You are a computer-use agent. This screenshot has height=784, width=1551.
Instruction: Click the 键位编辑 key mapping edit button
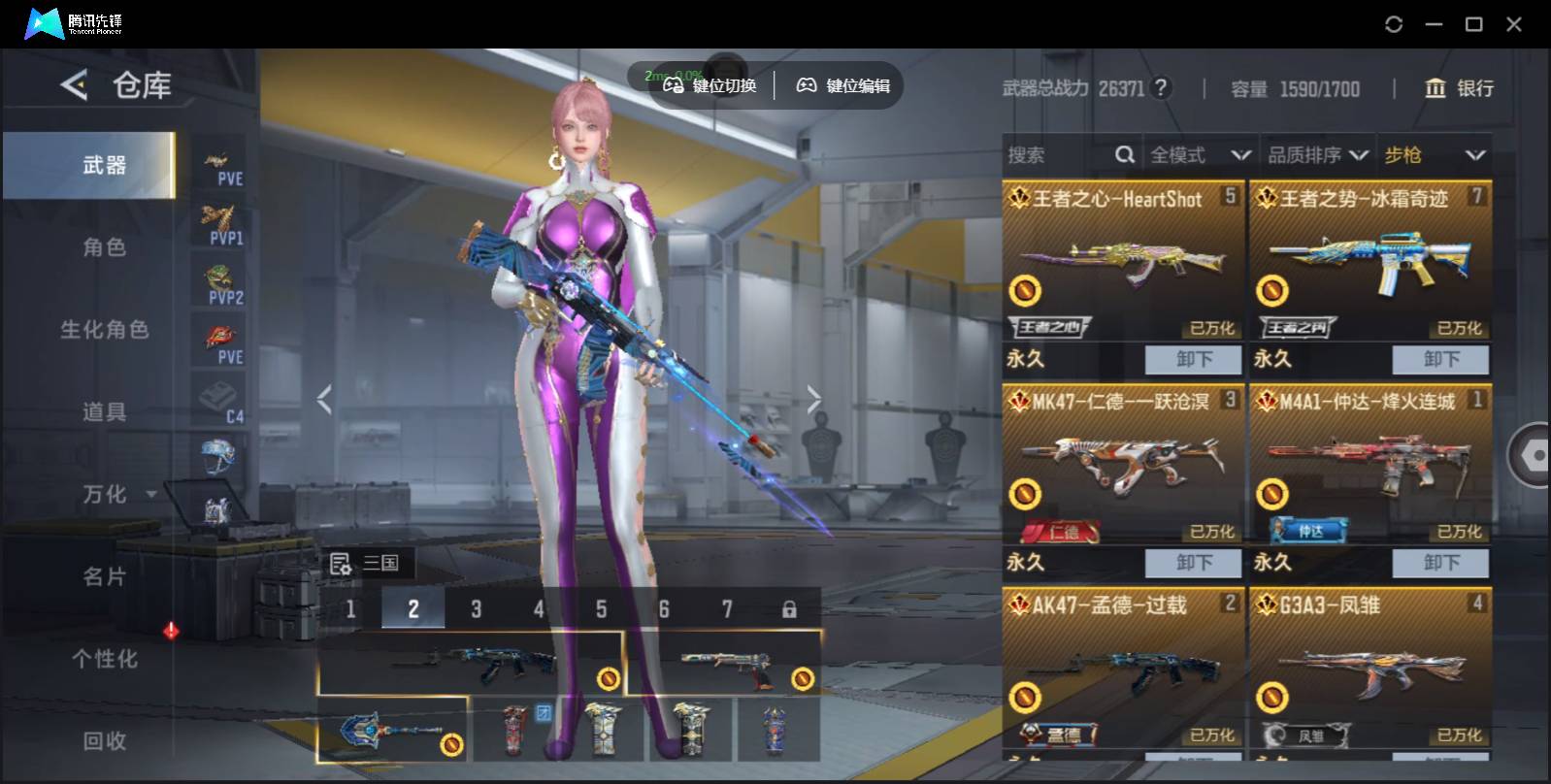pyautogui.click(x=842, y=85)
